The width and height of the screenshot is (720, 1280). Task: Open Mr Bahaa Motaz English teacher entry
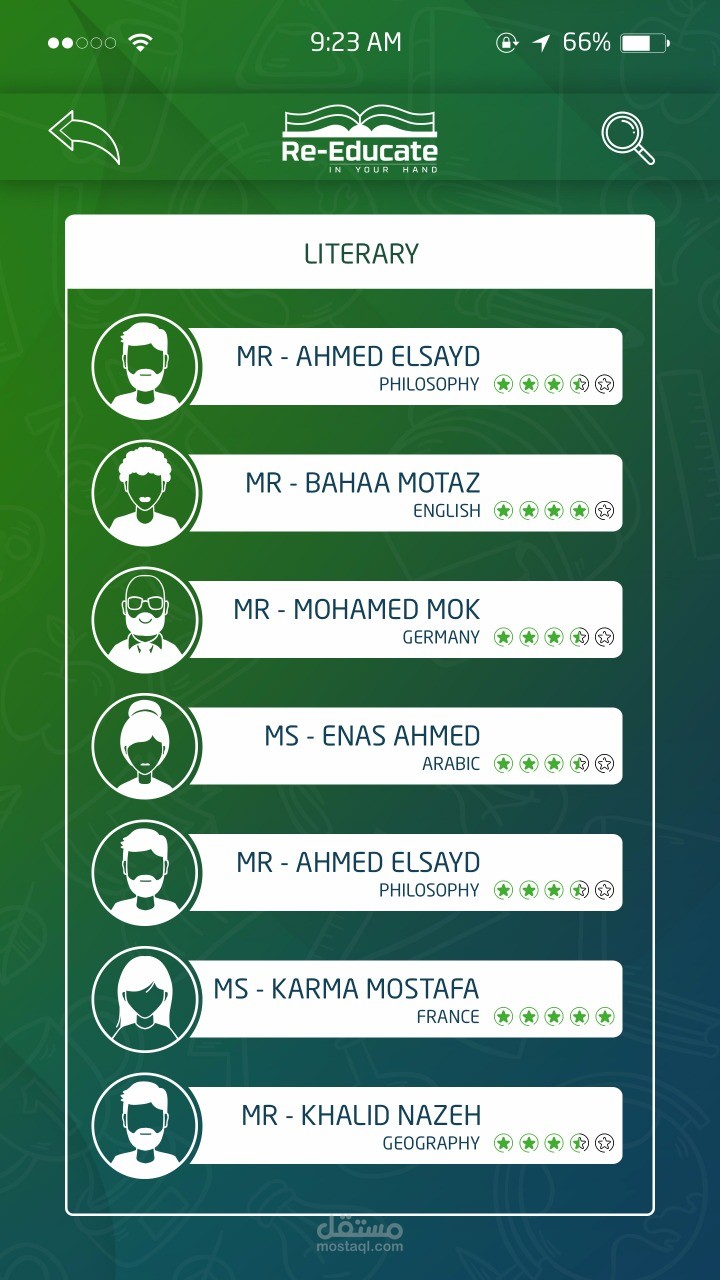(x=405, y=493)
